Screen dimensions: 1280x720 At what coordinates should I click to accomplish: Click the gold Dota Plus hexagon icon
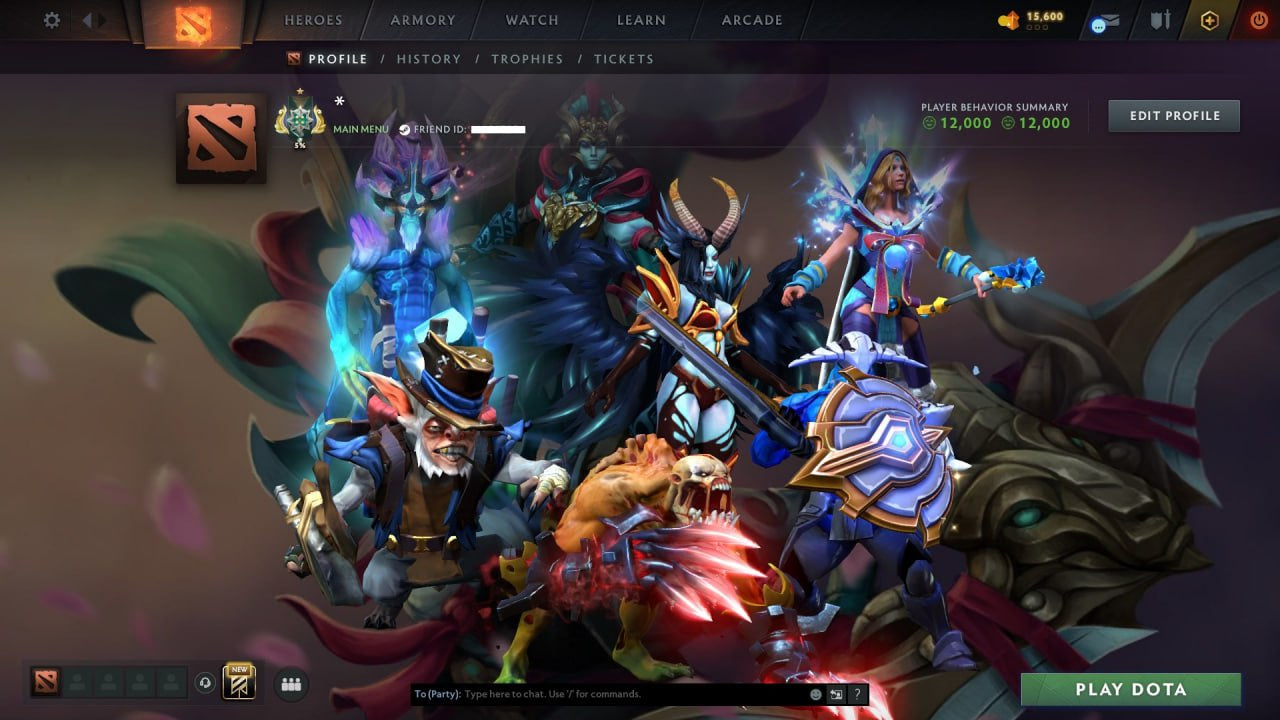1210,20
